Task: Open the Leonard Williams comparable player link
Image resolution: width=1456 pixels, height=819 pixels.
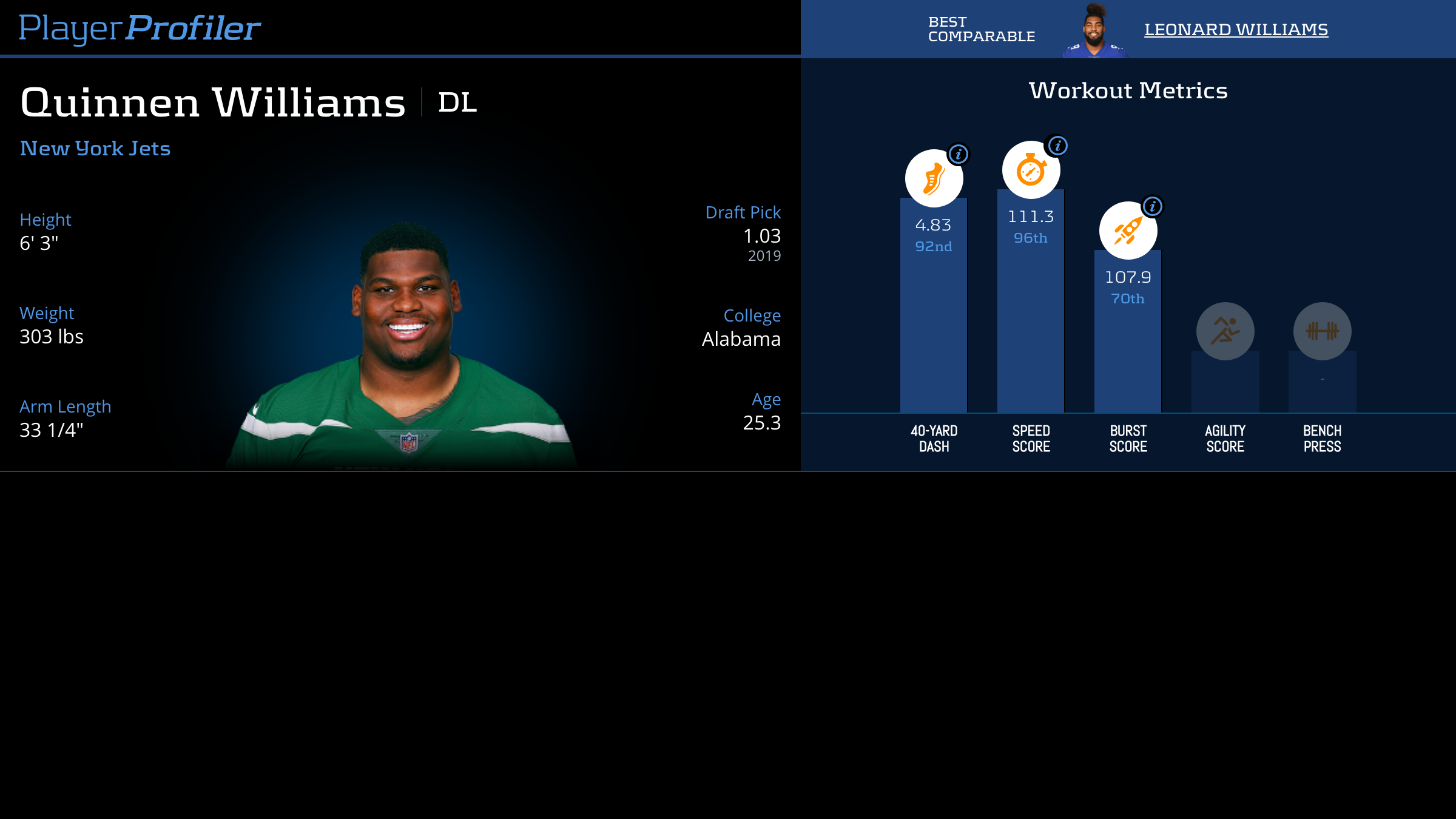Action: 1236,29
